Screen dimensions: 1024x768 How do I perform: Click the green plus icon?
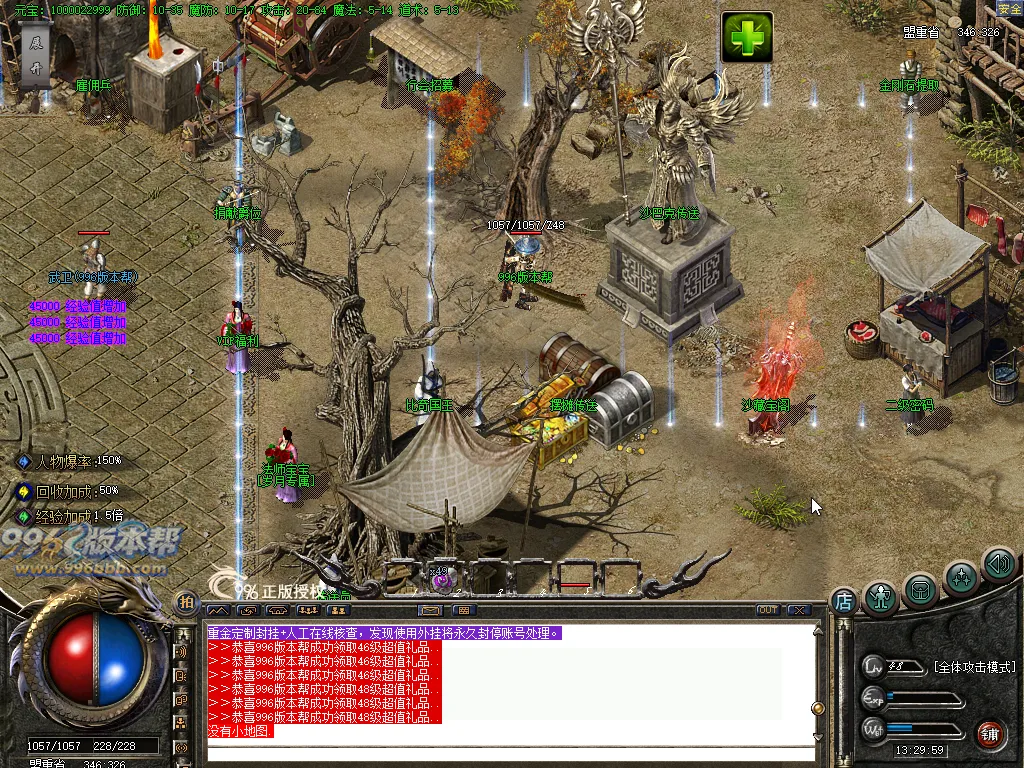tap(747, 38)
